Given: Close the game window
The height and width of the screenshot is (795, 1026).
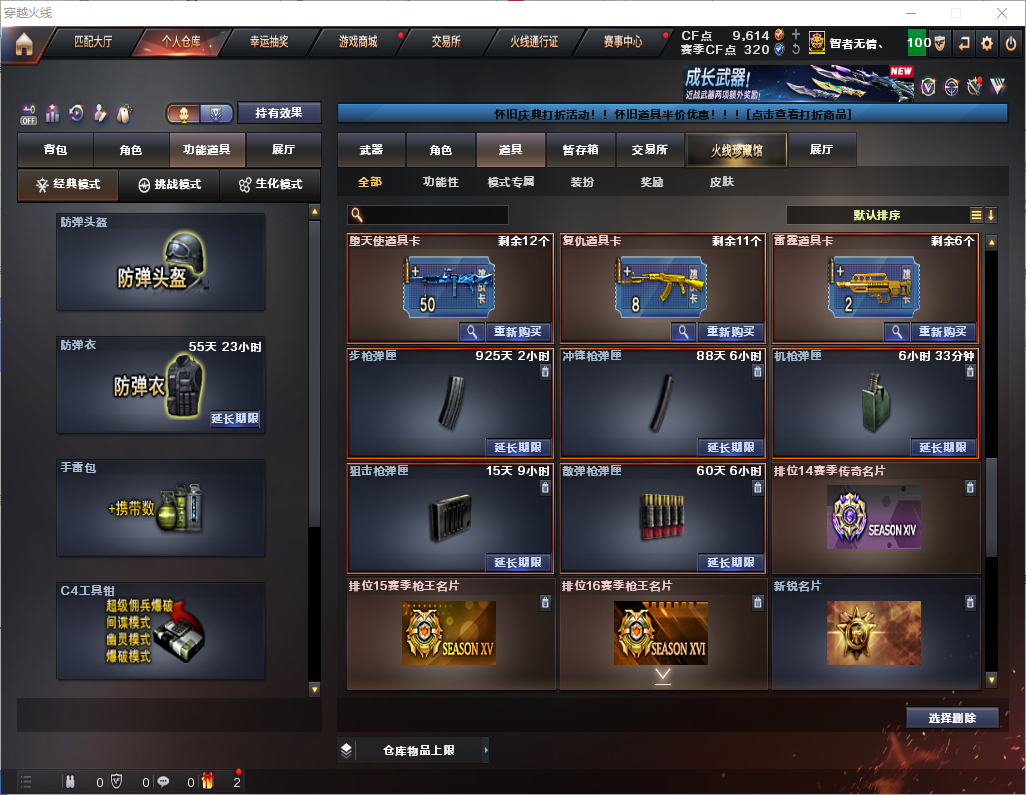Looking at the screenshot, I should pos(1002,13).
